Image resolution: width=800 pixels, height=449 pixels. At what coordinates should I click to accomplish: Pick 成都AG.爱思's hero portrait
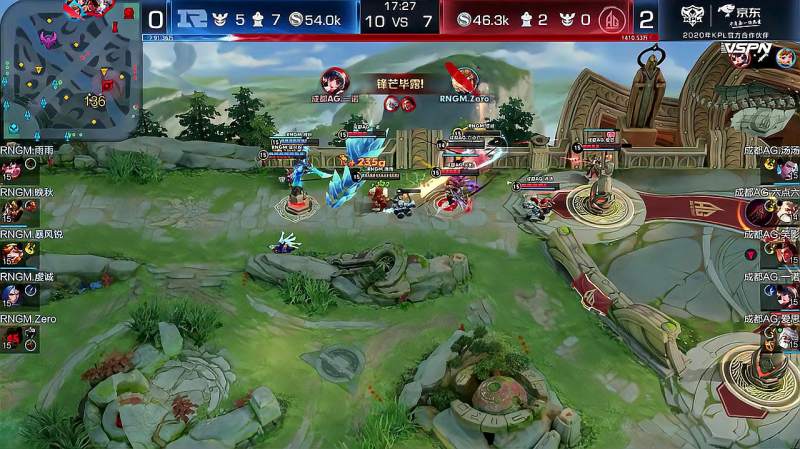point(787,338)
